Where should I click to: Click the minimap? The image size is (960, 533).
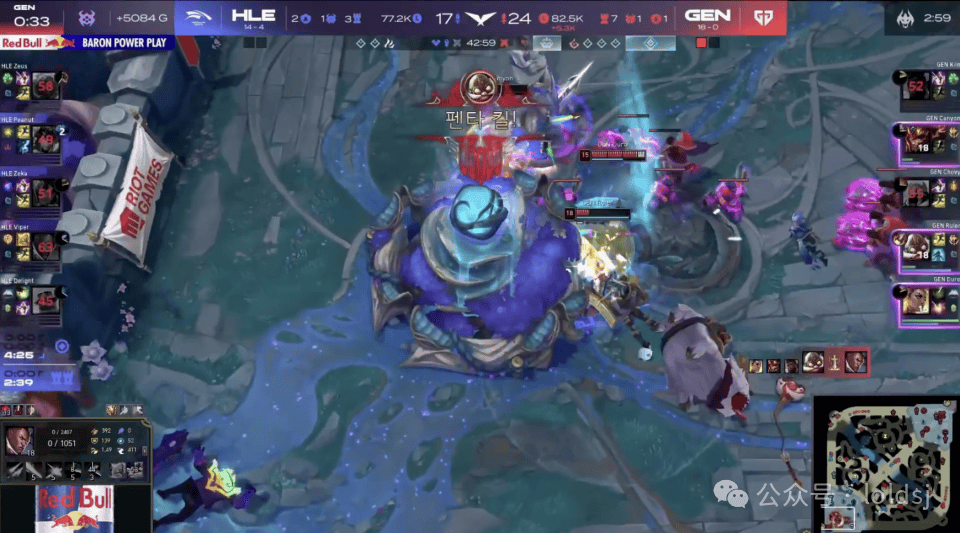coord(885,462)
